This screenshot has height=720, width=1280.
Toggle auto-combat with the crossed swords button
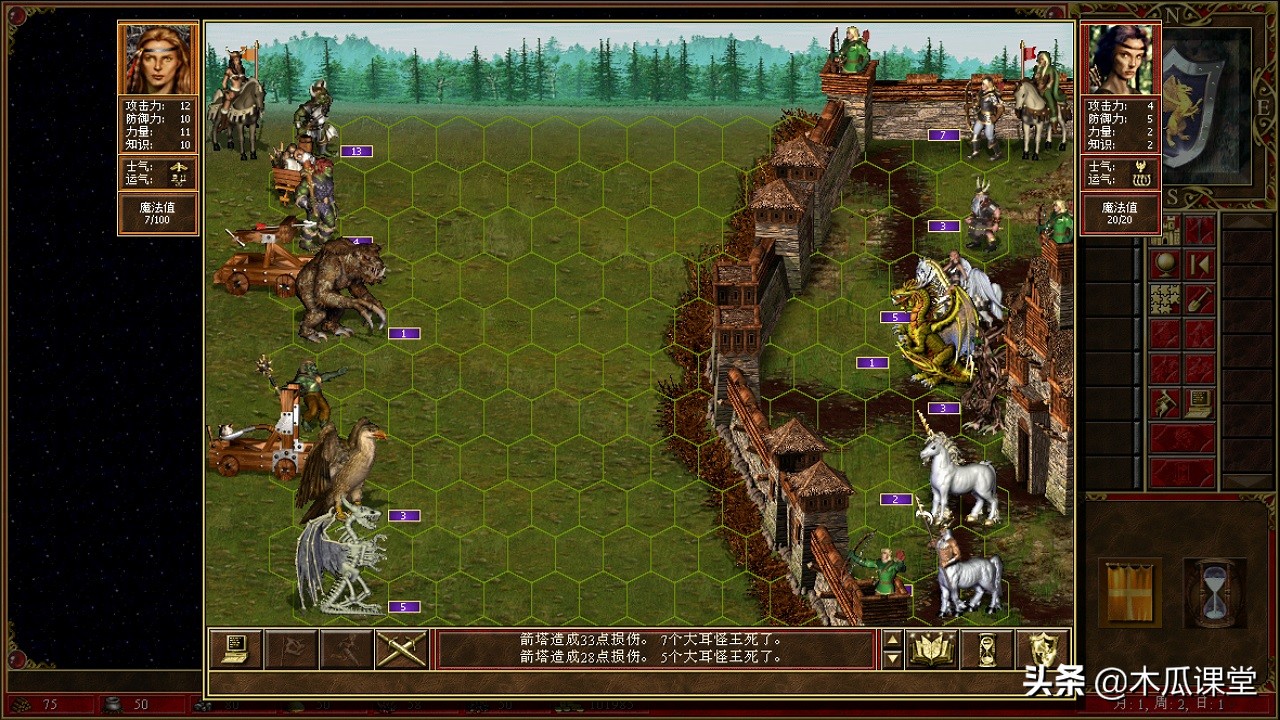[402, 649]
